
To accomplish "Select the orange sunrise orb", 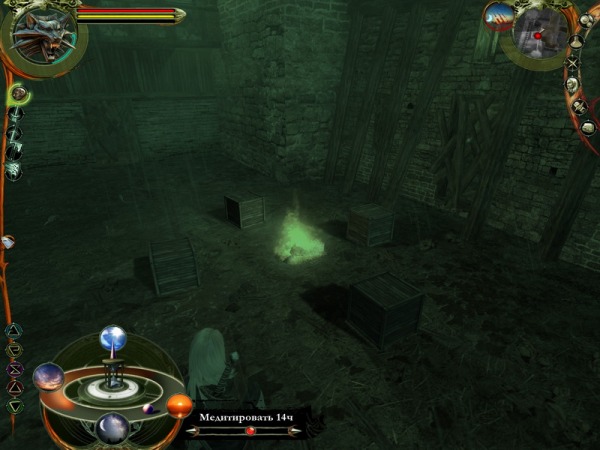I will [x=179, y=405].
